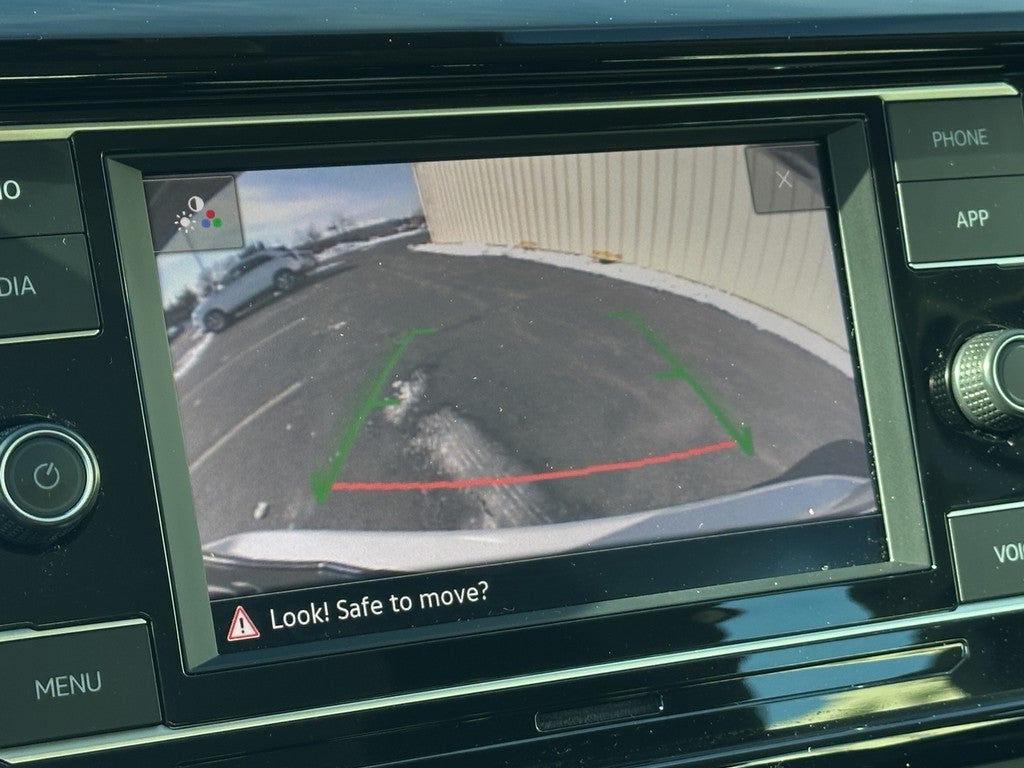Open the APP screen
The height and width of the screenshot is (768, 1024).
[971, 219]
